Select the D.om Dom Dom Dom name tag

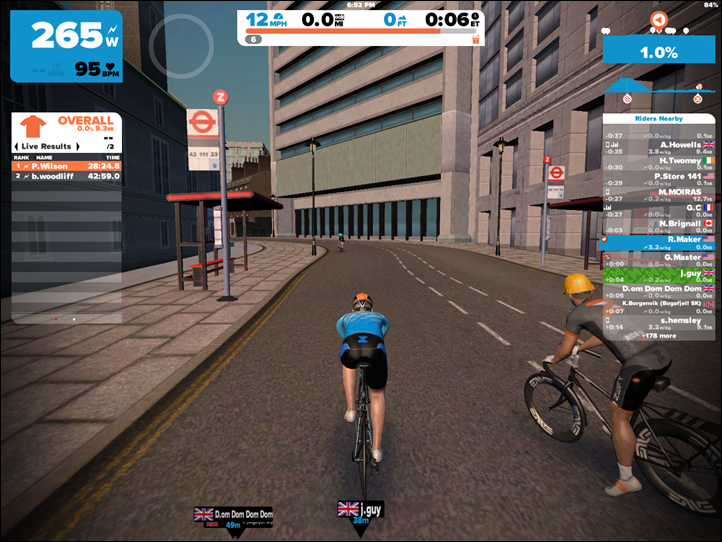click(232, 514)
